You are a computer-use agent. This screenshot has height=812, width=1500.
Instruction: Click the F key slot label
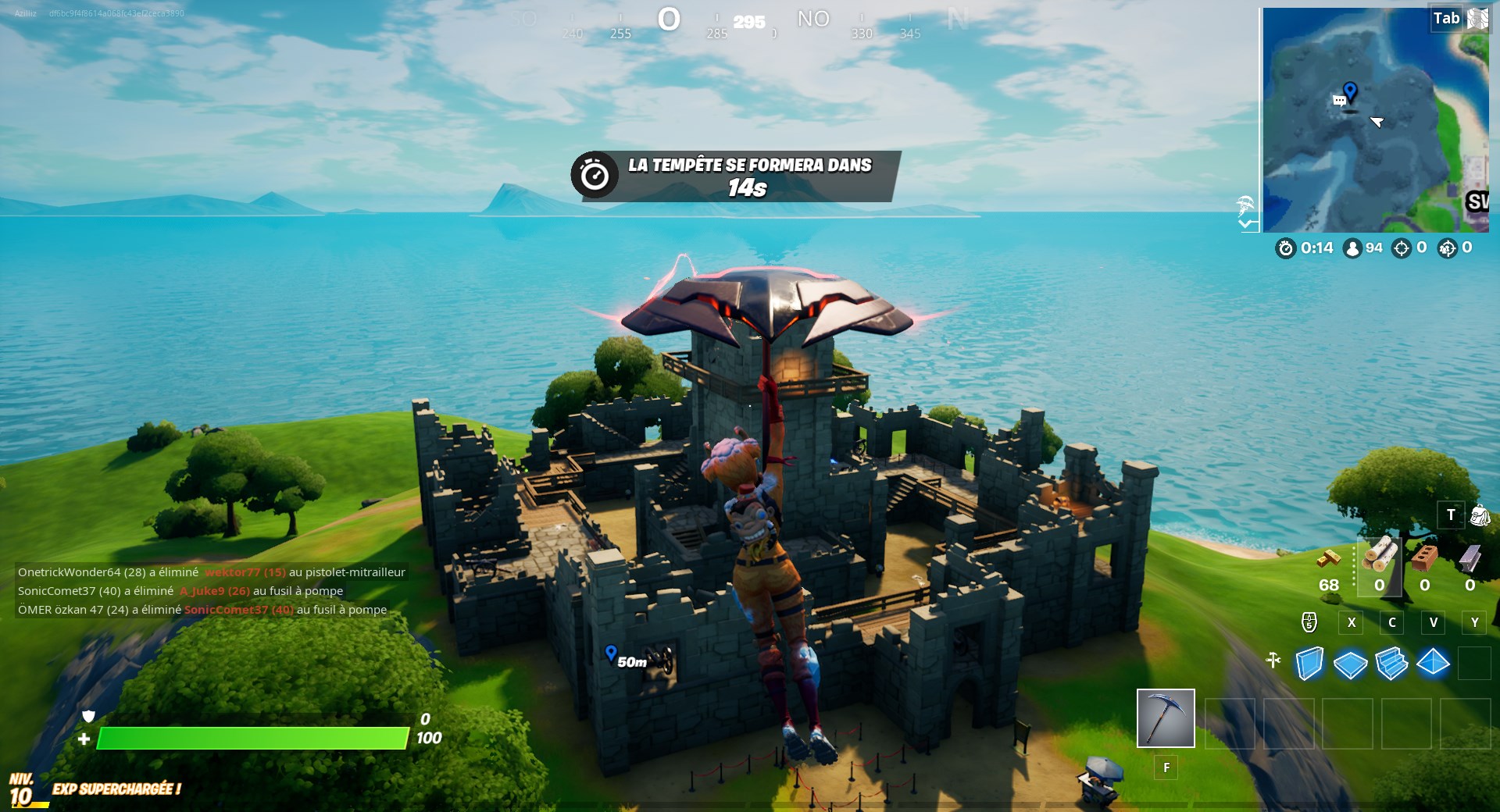(x=1166, y=768)
